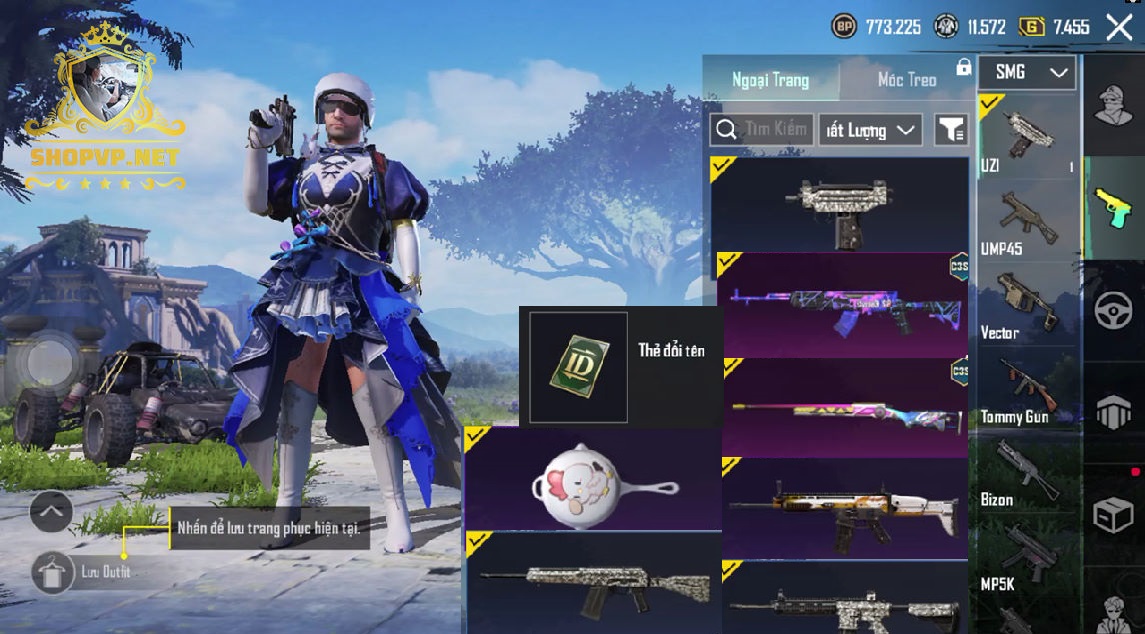The image size is (1145, 634).
Task: Select the pig-face frying pan skin
Action: [592, 479]
